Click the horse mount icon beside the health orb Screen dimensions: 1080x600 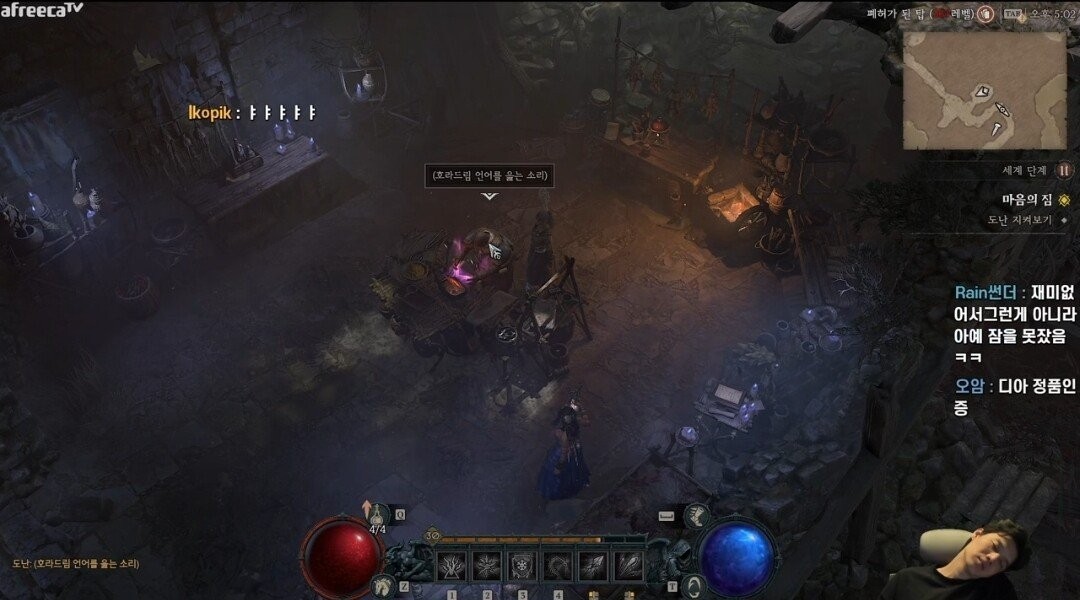[x=381, y=584]
